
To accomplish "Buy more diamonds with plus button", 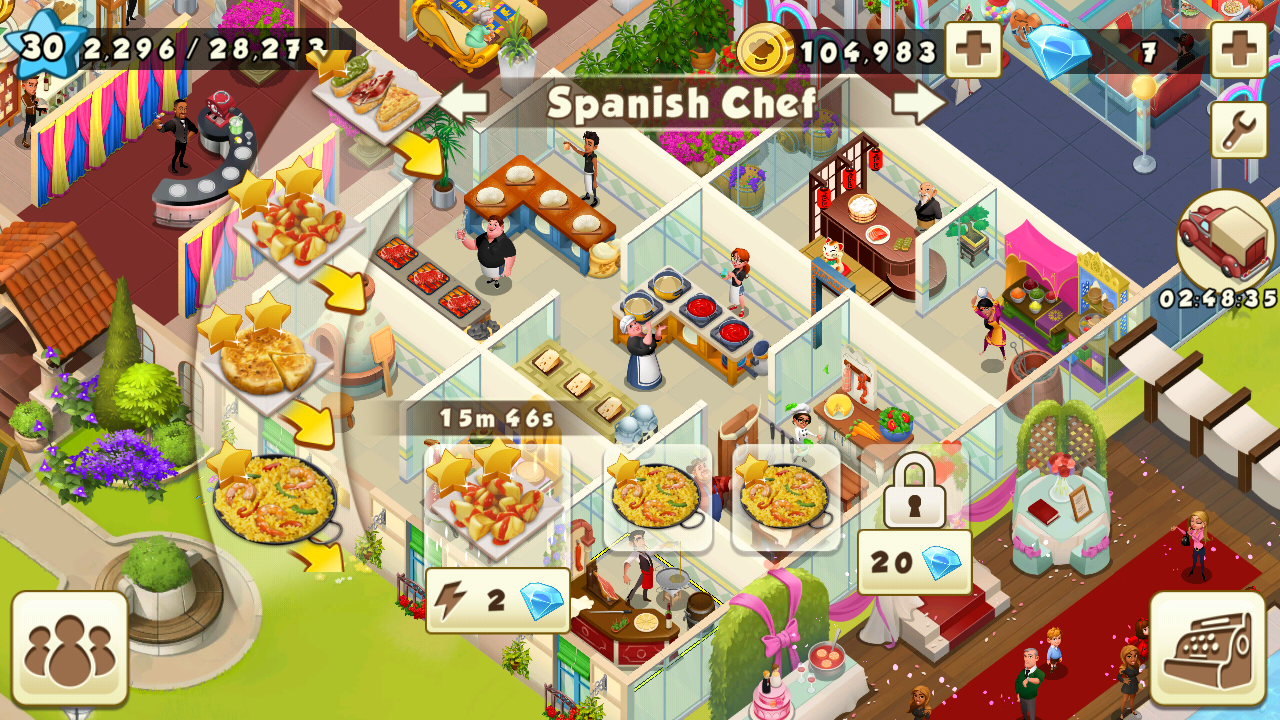I will (1238, 50).
